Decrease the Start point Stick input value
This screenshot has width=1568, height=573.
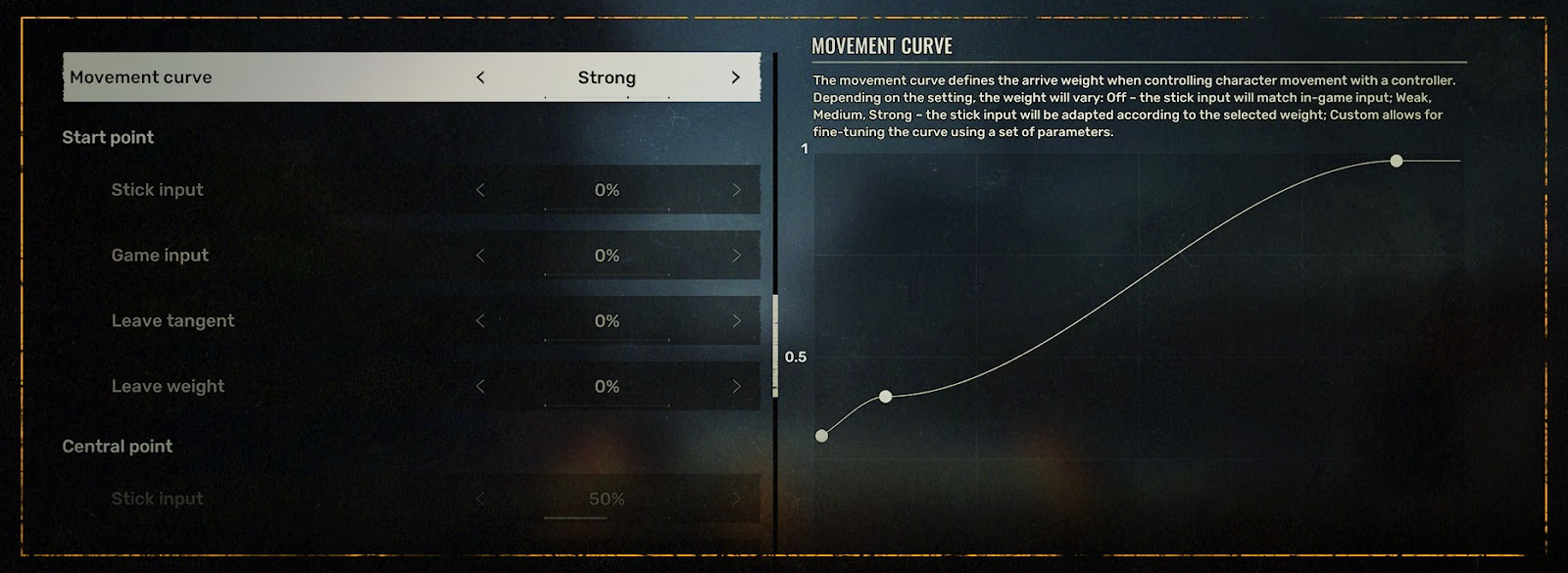tap(480, 190)
